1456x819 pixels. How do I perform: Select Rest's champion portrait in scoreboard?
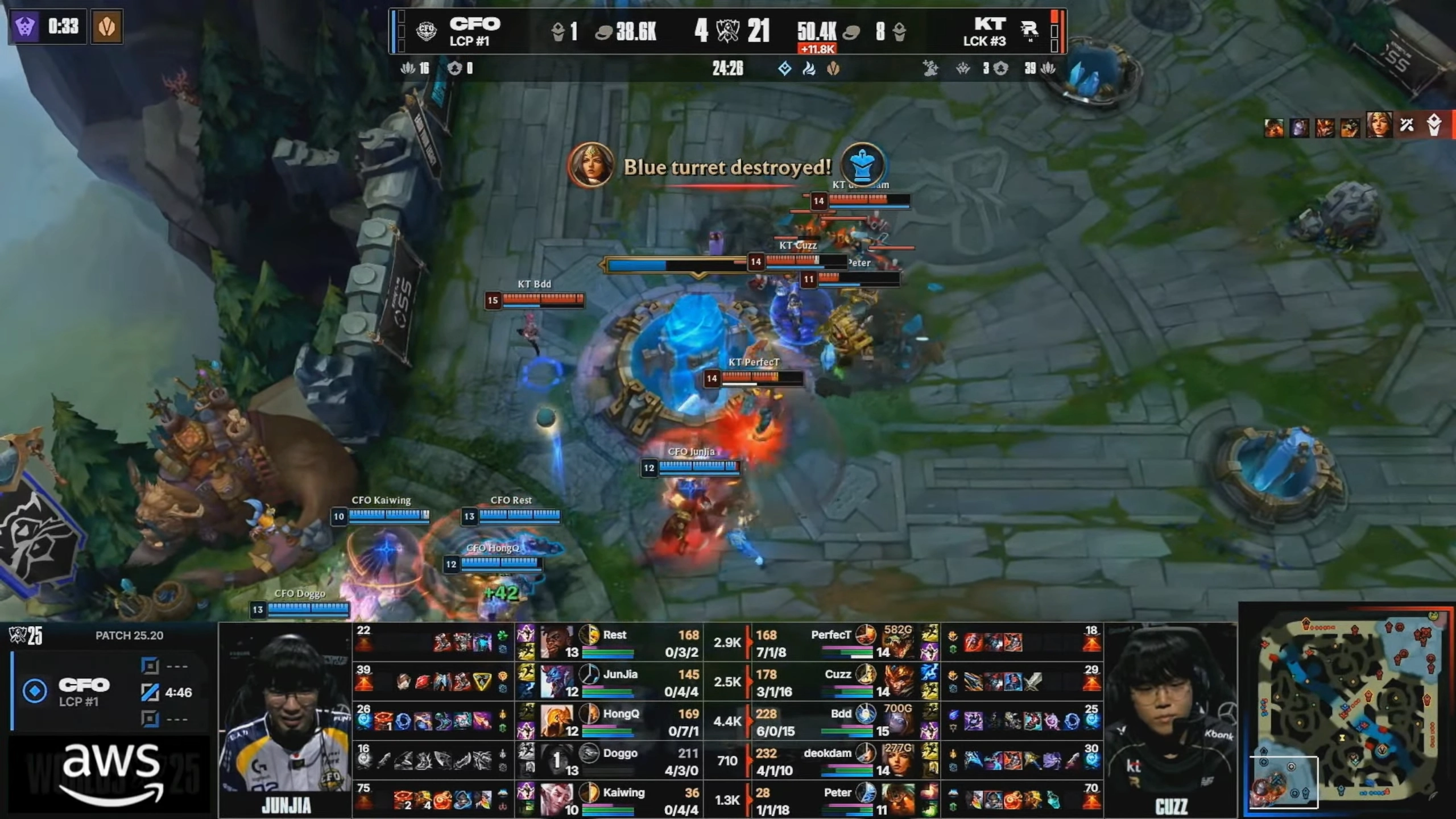pyautogui.click(x=557, y=642)
